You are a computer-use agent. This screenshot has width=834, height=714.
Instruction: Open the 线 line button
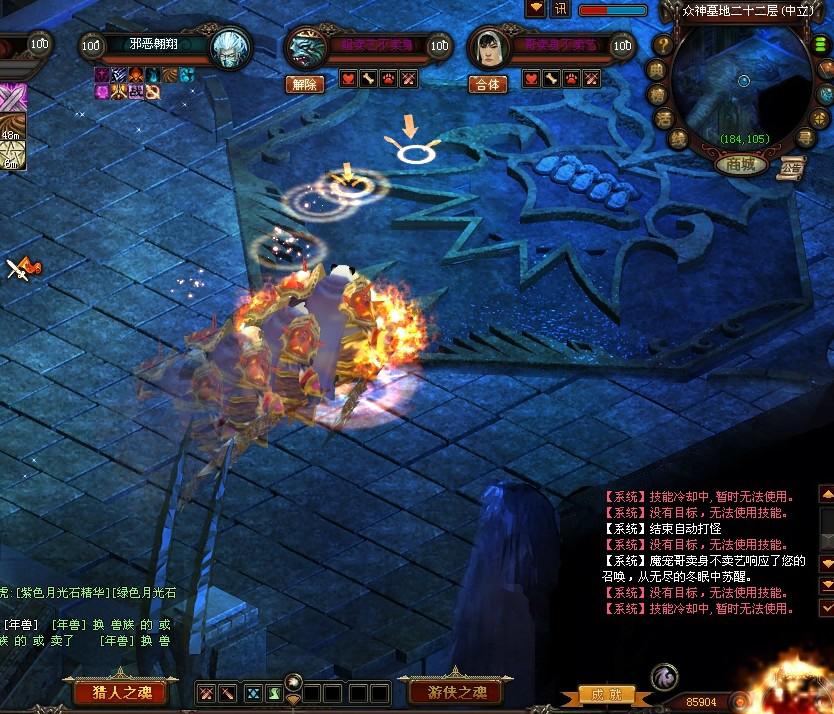point(679,138)
